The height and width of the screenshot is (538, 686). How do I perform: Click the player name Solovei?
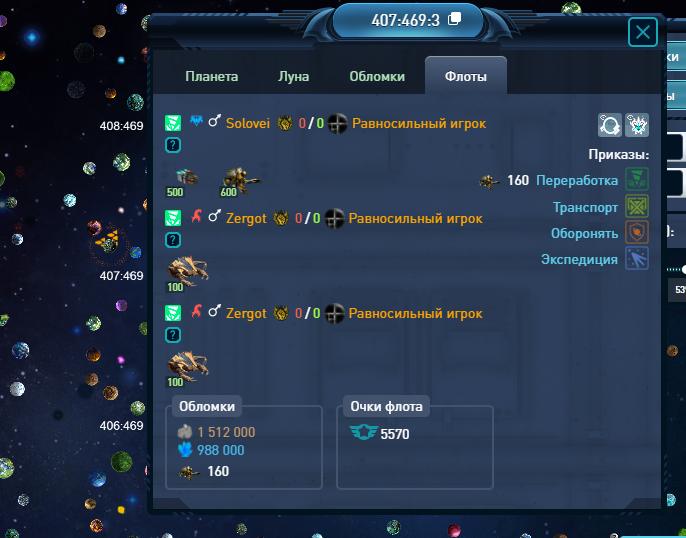click(247, 123)
